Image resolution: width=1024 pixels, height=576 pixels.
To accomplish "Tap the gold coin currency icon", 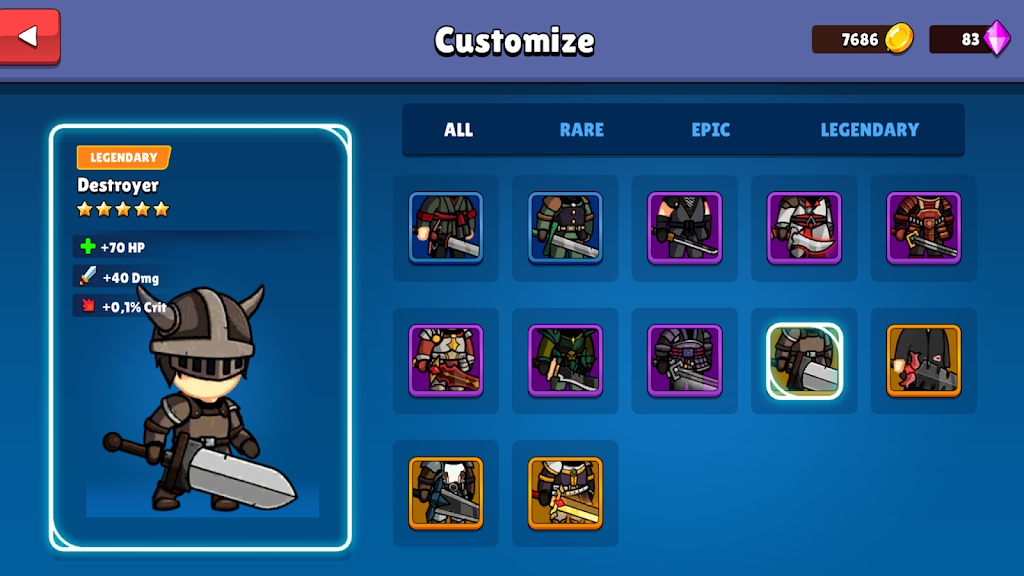I will click(x=899, y=39).
